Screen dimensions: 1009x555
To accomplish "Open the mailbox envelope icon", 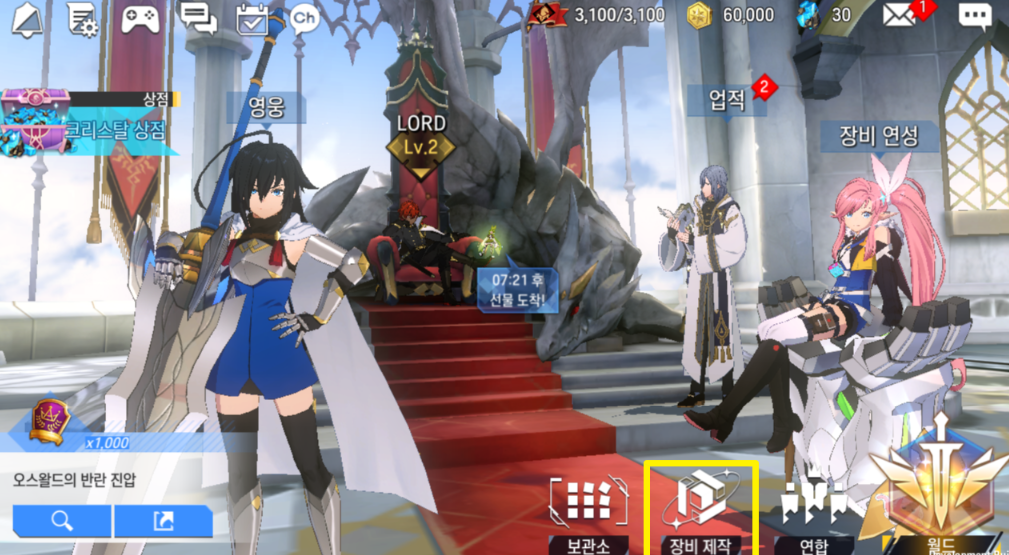I will point(900,16).
